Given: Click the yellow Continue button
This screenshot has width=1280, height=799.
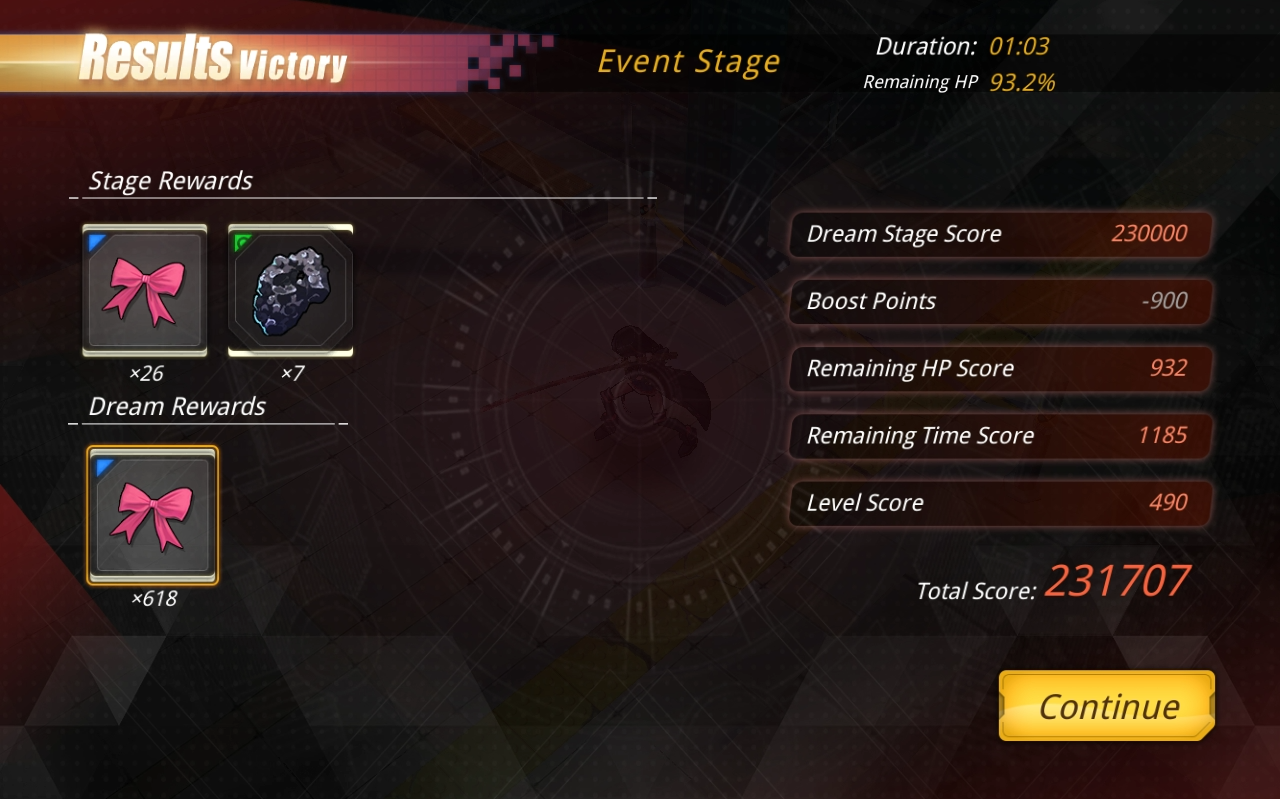Looking at the screenshot, I should tap(1107, 706).
